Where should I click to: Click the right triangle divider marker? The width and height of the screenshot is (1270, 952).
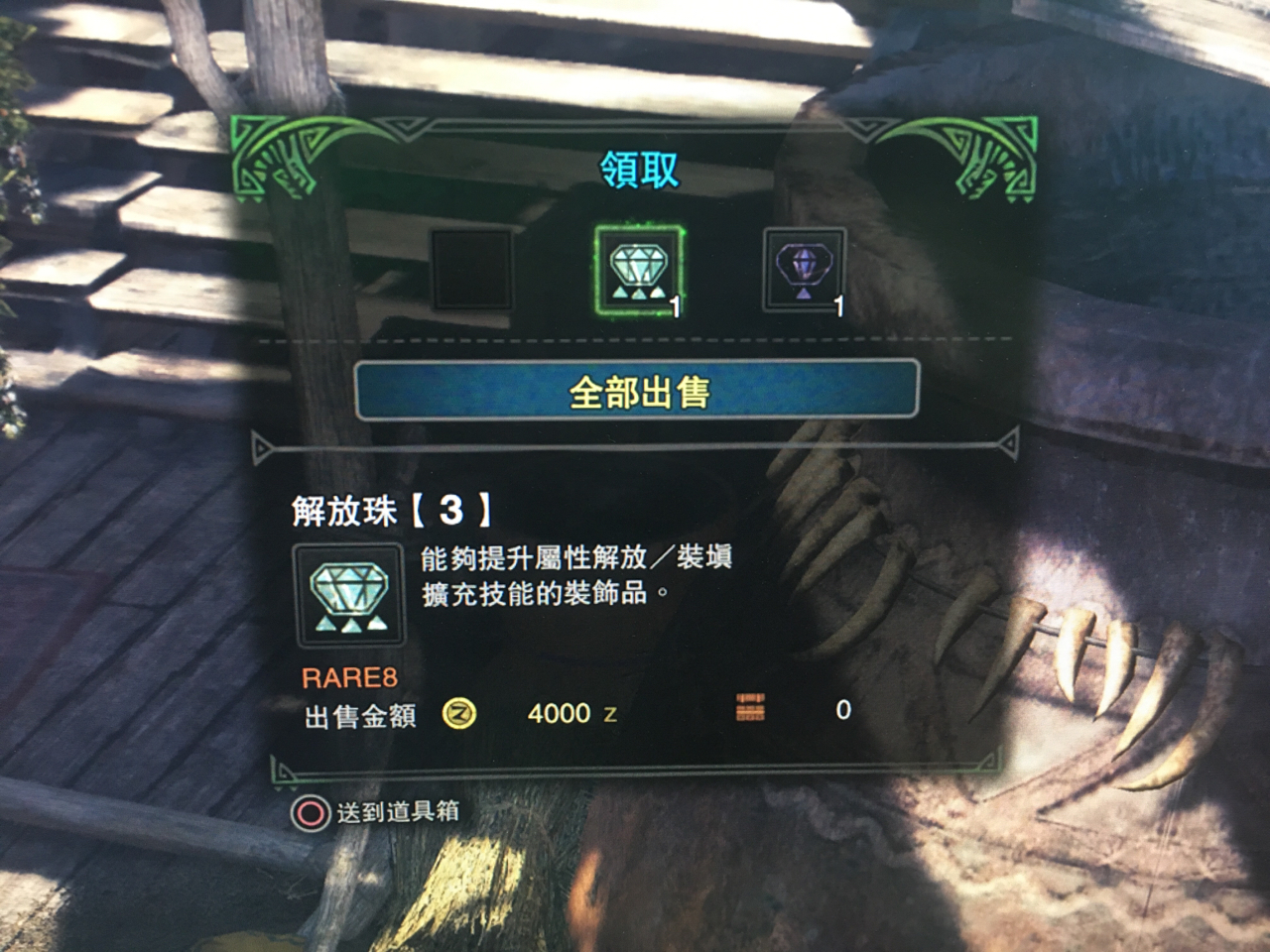point(1010,442)
